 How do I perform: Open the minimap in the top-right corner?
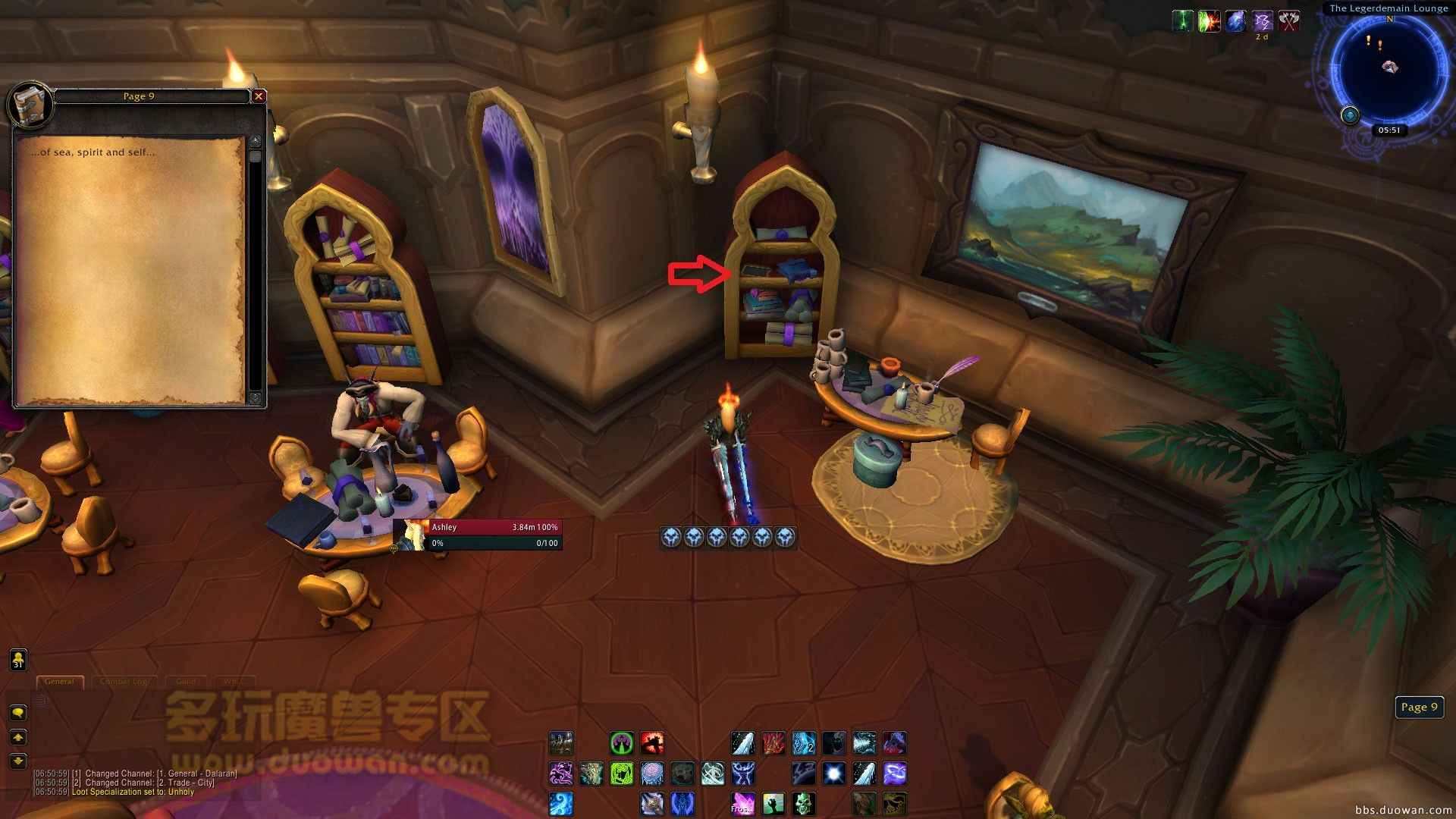tap(1389, 69)
